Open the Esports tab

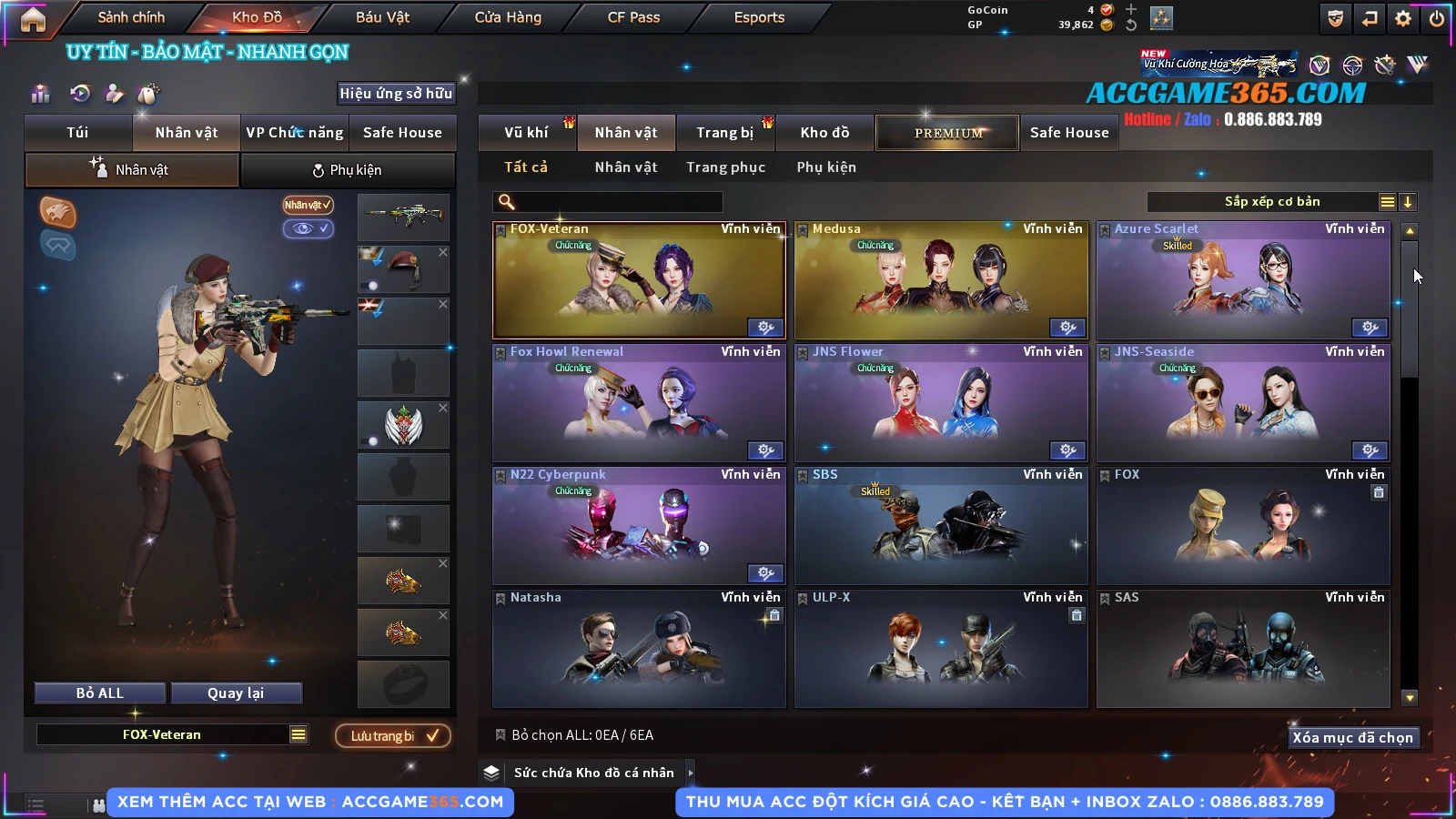(759, 17)
